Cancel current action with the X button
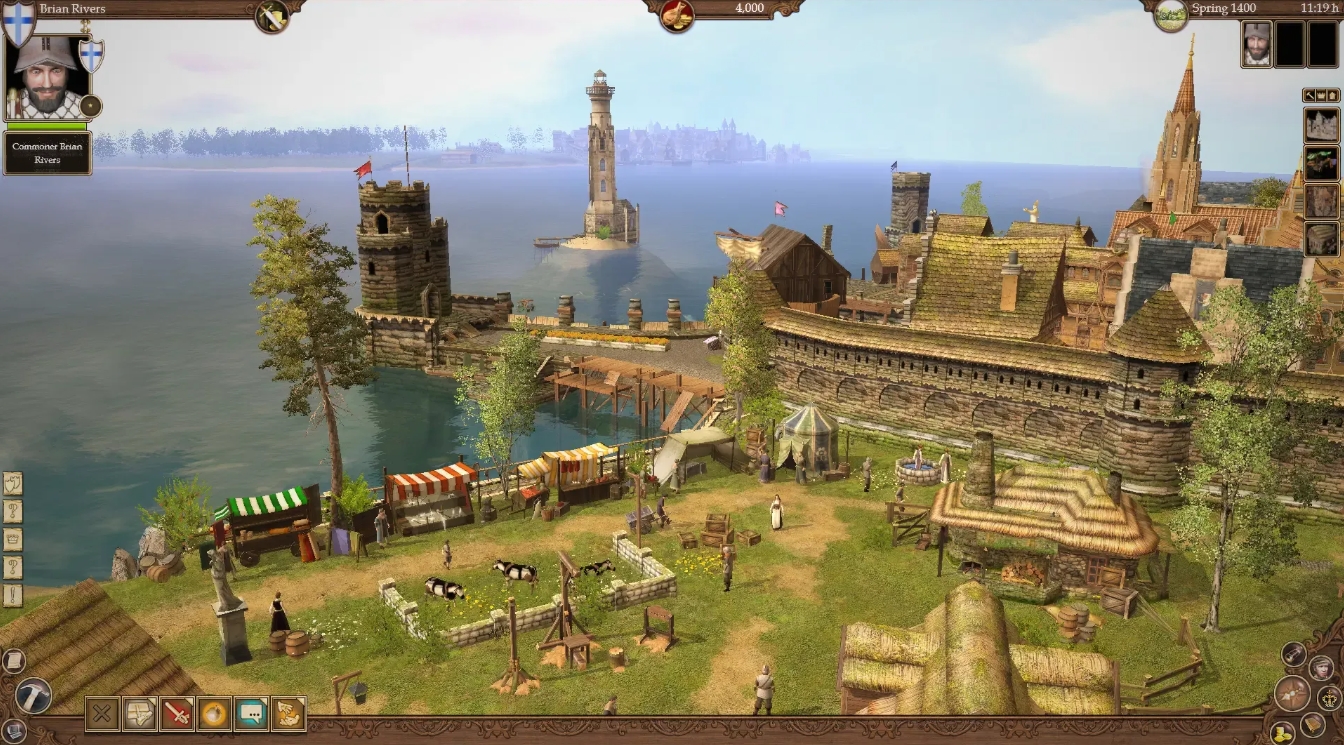 click(x=103, y=714)
